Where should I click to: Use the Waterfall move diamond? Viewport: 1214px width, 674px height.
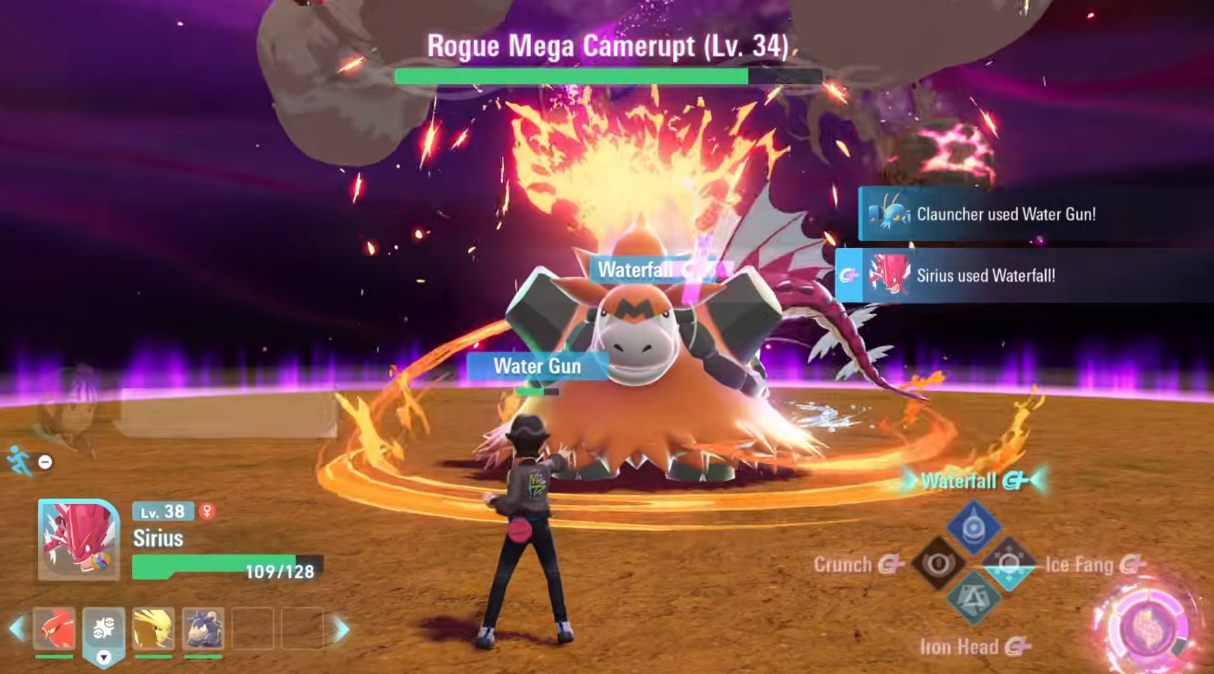pos(973,526)
